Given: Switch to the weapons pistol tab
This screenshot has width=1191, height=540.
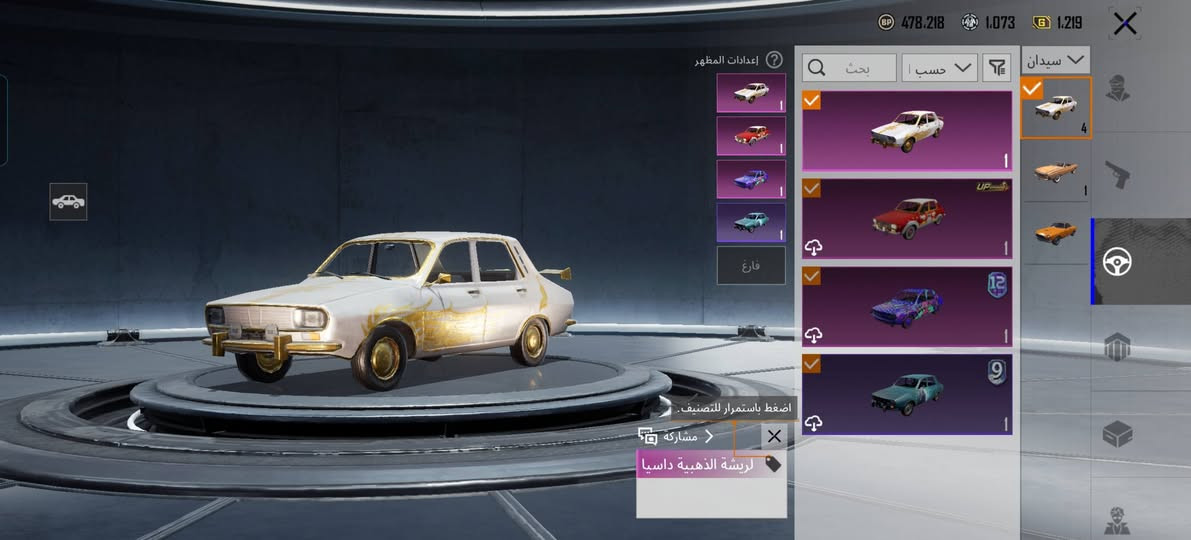Looking at the screenshot, I should tap(1118, 177).
